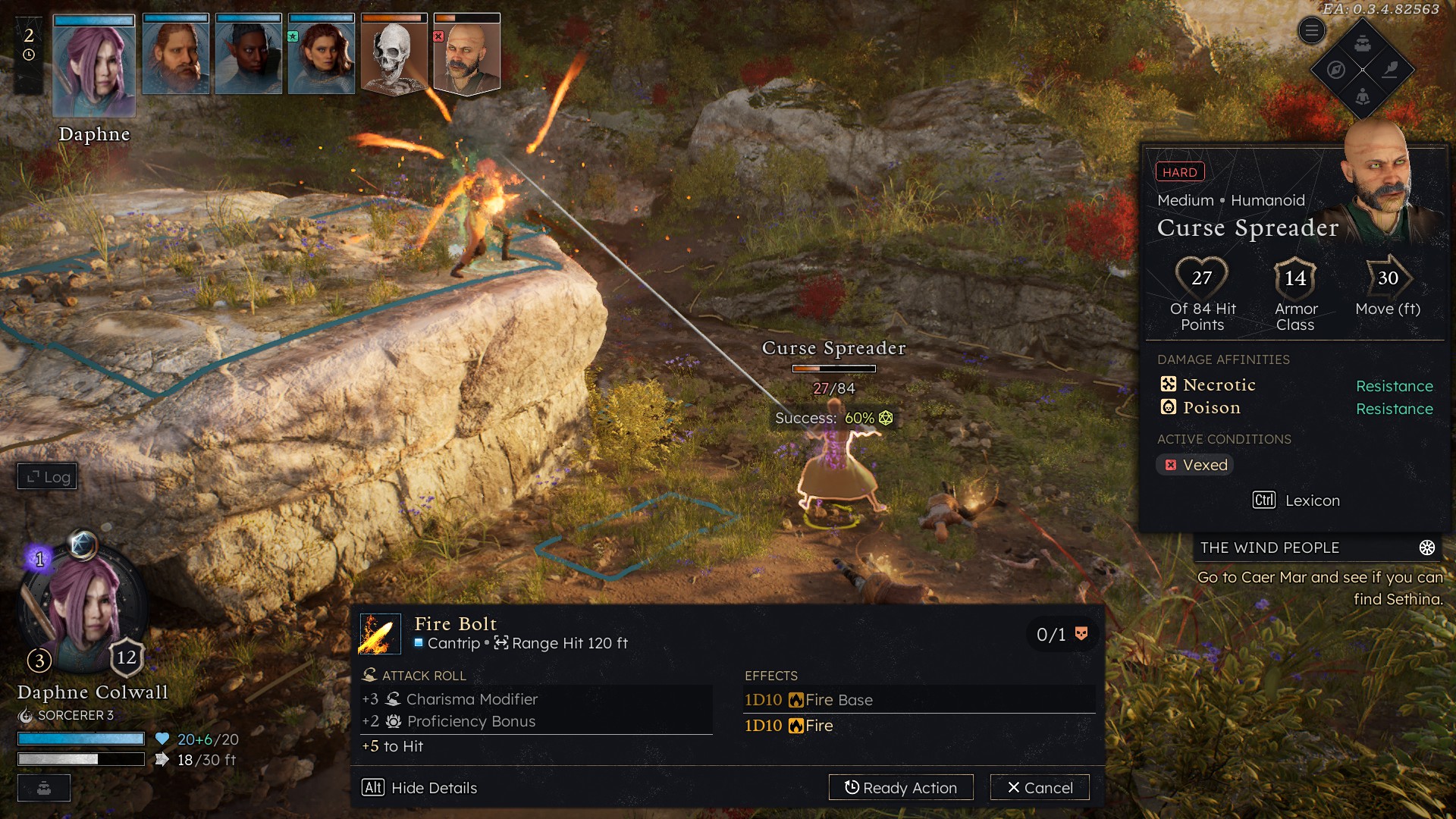Image resolution: width=1456 pixels, height=819 pixels.
Task: Open Lexicon from the enemy info panel
Action: pyautogui.click(x=1296, y=500)
